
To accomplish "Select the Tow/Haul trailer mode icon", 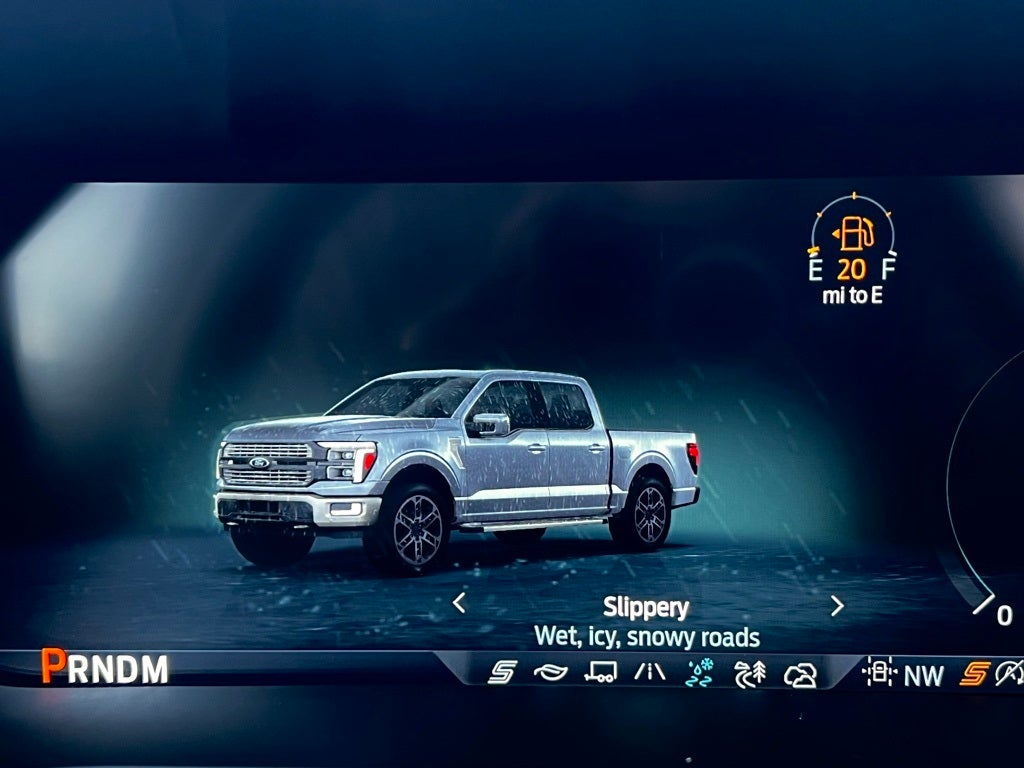I will 600,672.
